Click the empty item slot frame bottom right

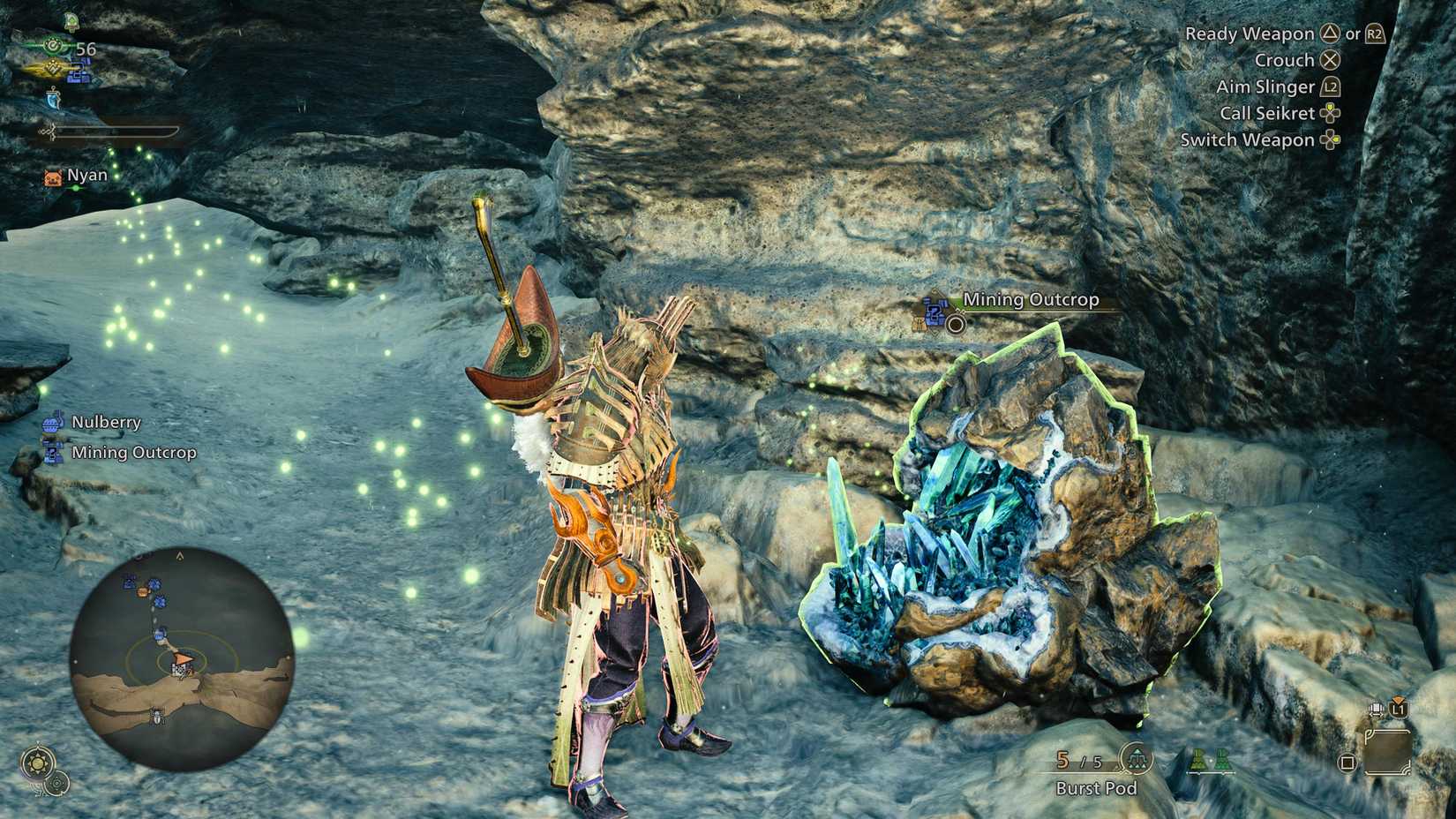coord(1389,751)
